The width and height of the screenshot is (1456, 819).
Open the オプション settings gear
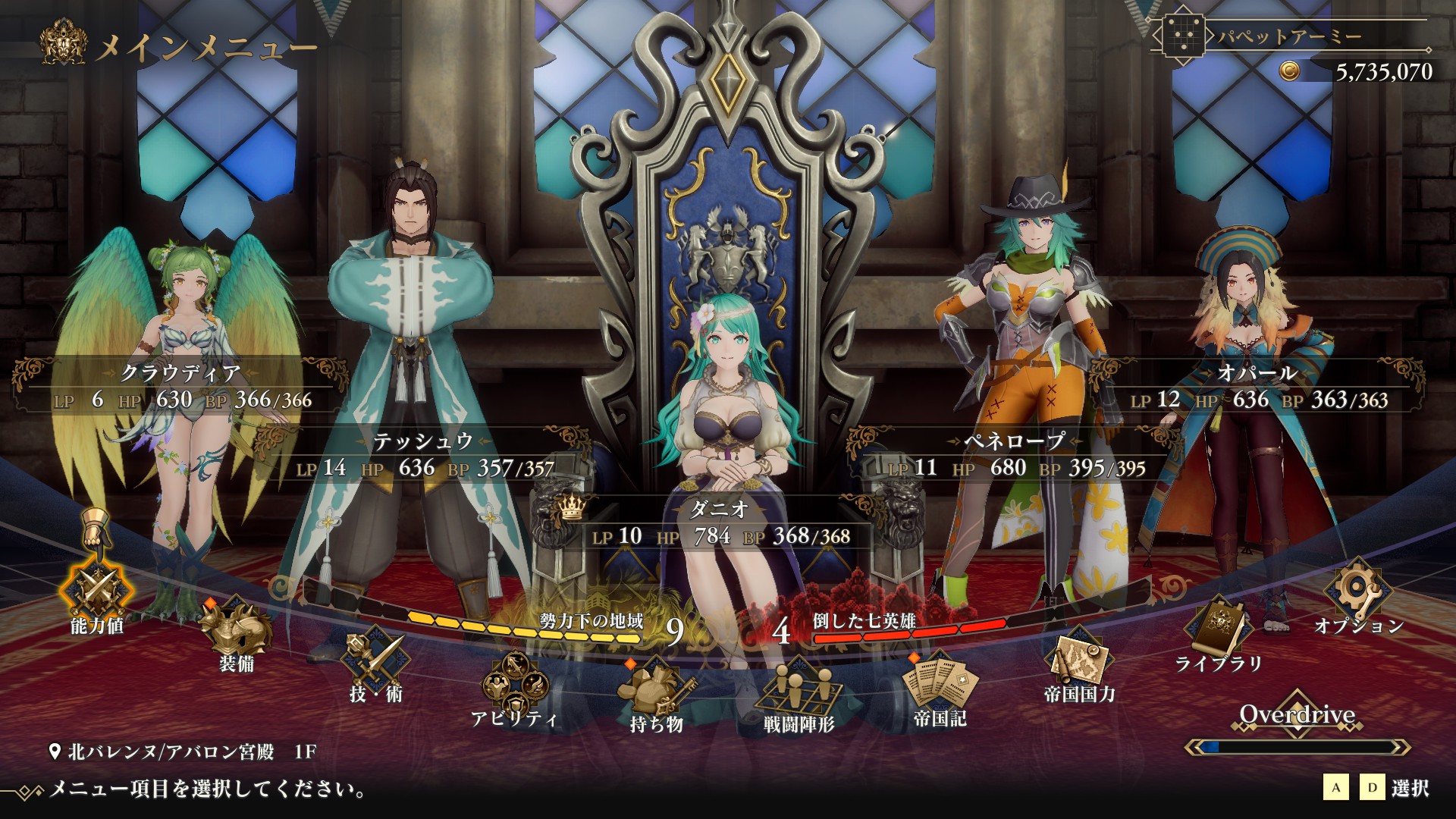(1358, 591)
